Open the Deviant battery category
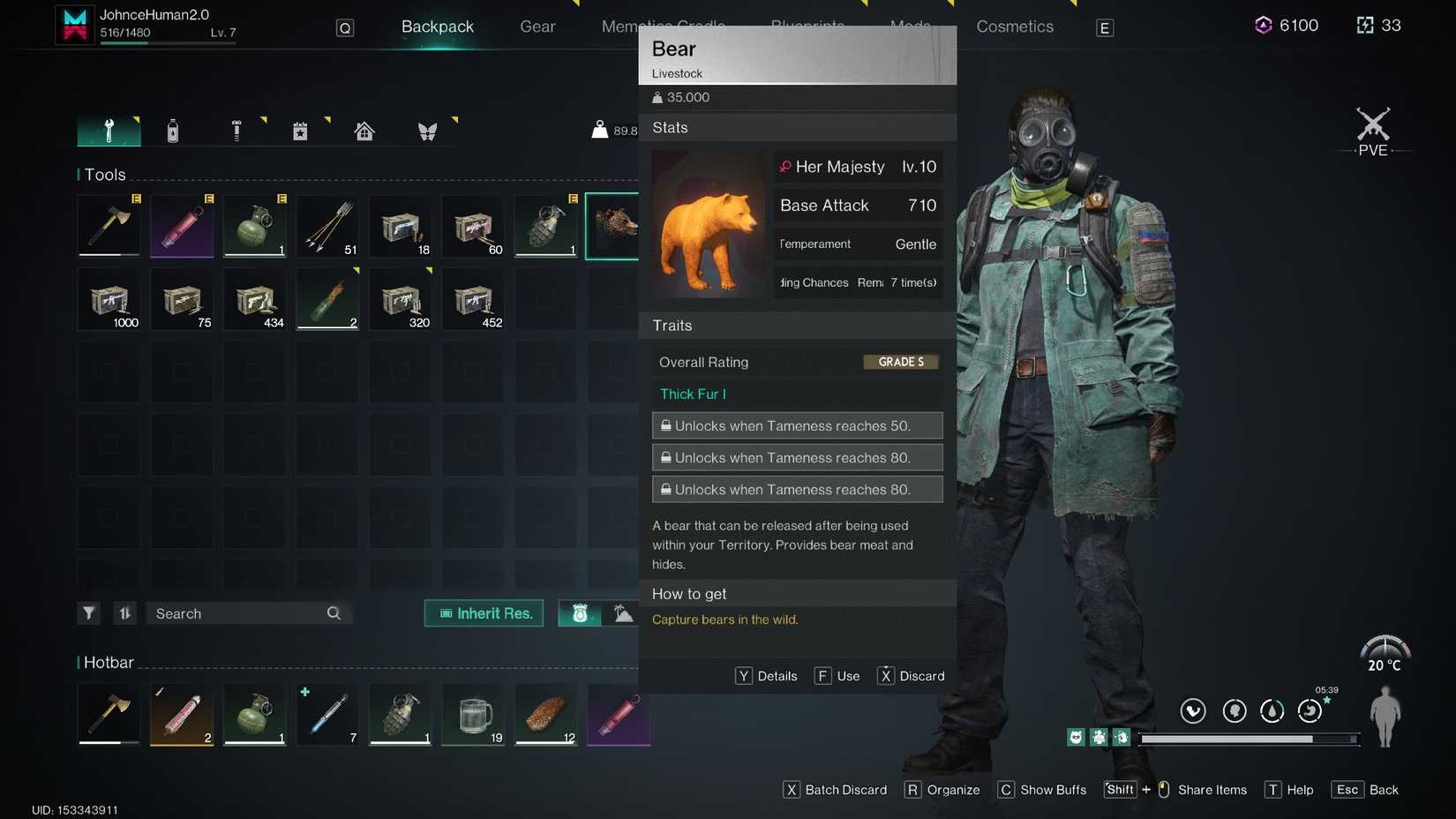Viewport: 1456px width, 819px height. [x=300, y=130]
